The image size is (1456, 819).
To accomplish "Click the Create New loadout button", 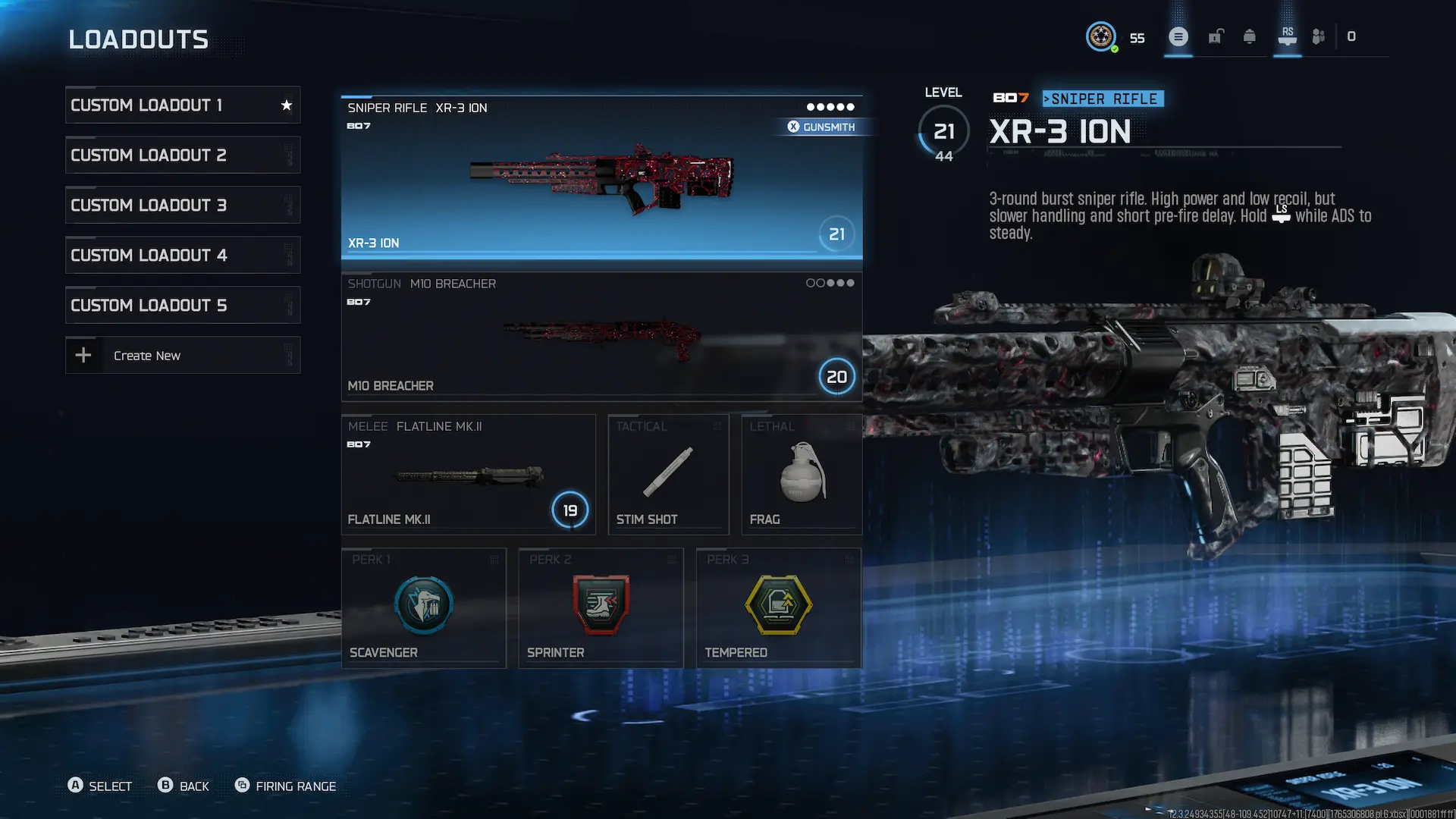I will (x=182, y=354).
